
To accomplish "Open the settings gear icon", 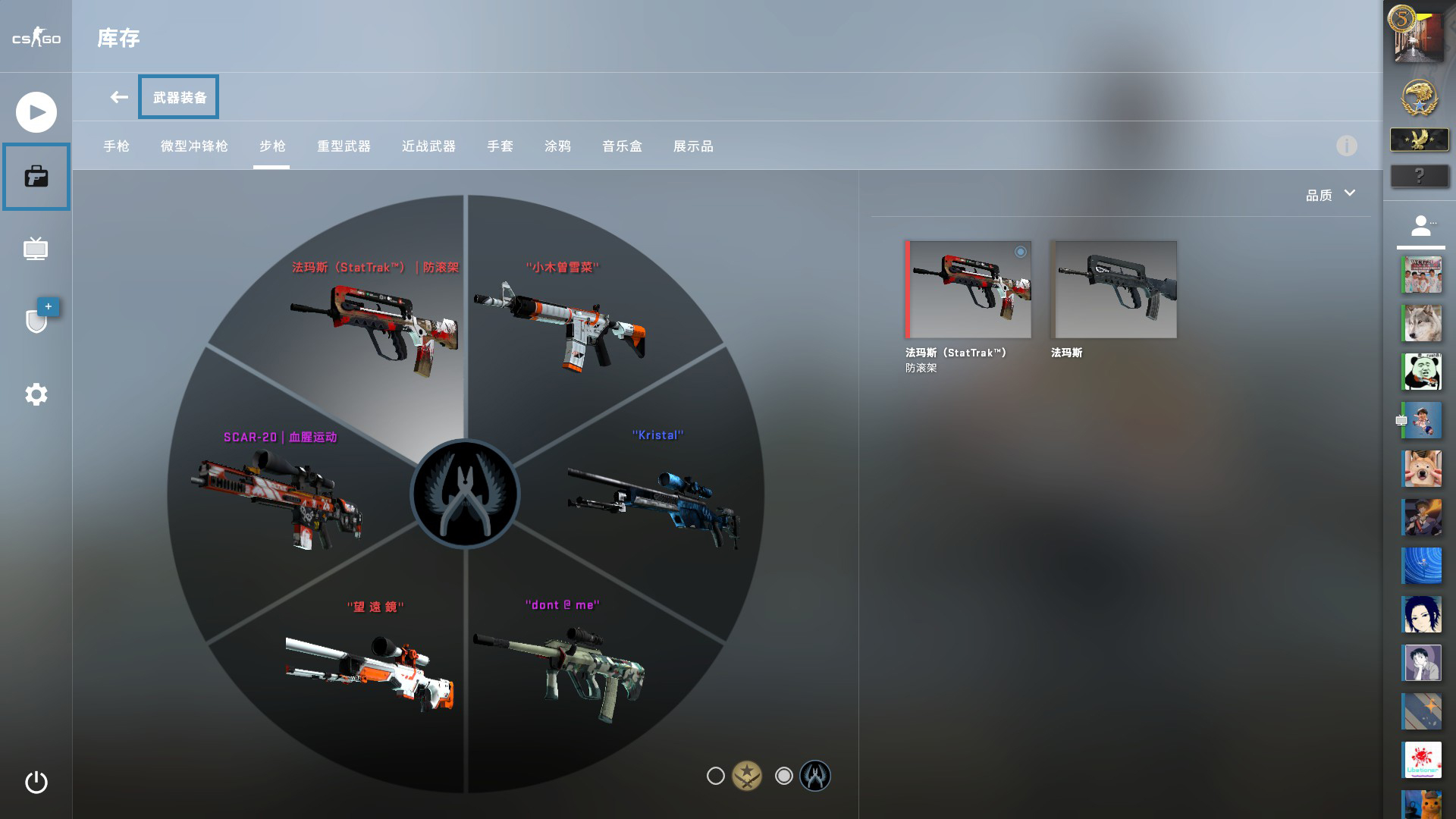I will pos(36,394).
